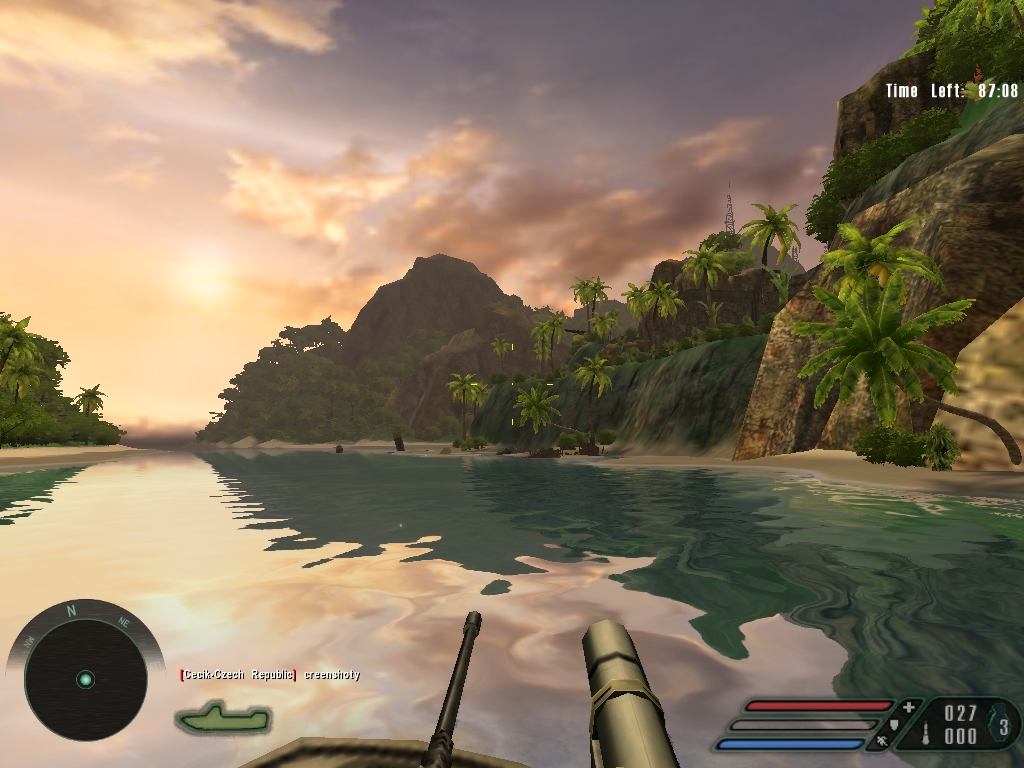The height and width of the screenshot is (768, 1024).
Task: Select the green boat vehicle icon
Action: 223,717
